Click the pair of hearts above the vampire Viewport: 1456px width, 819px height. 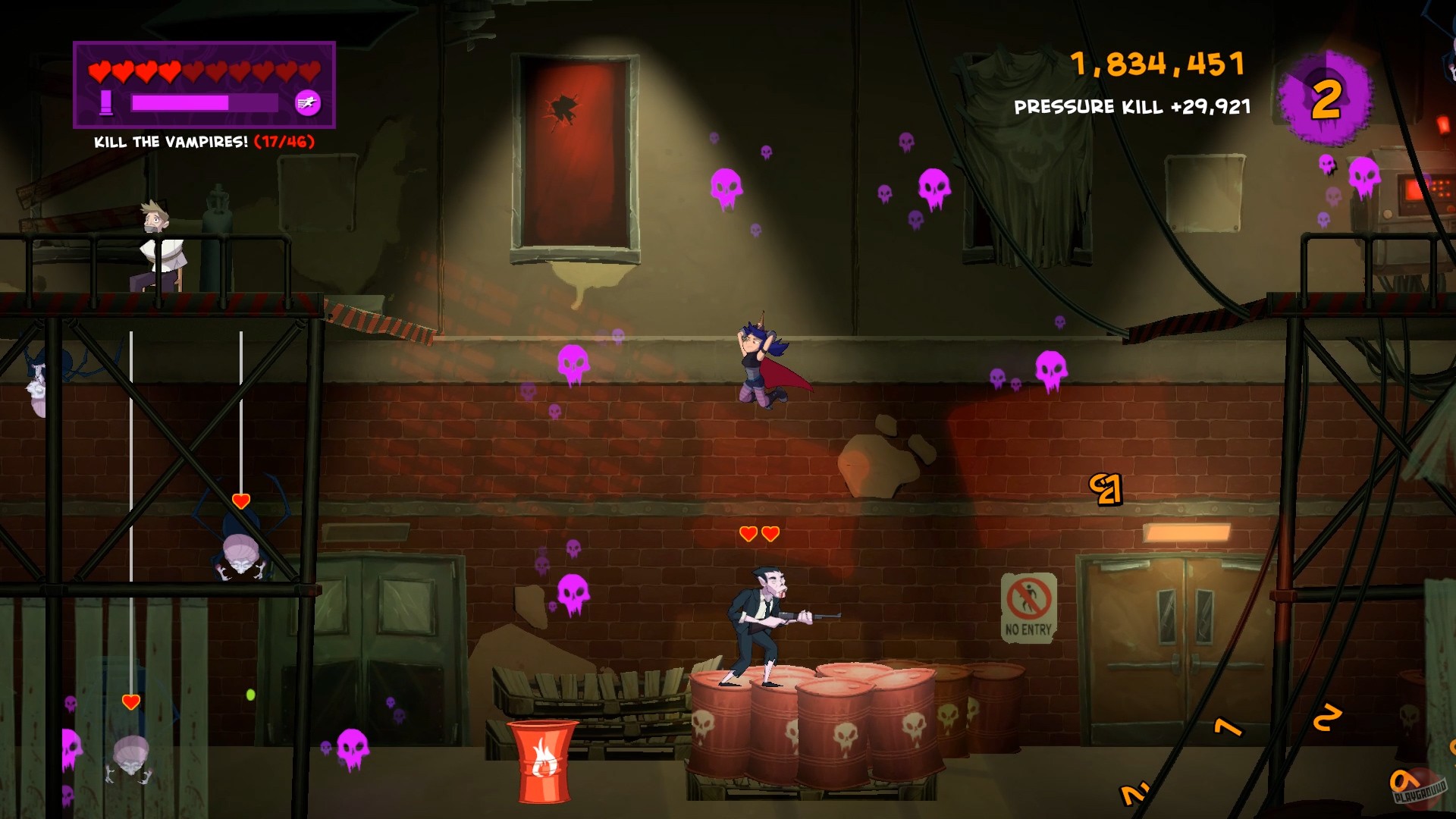(x=758, y=533)
